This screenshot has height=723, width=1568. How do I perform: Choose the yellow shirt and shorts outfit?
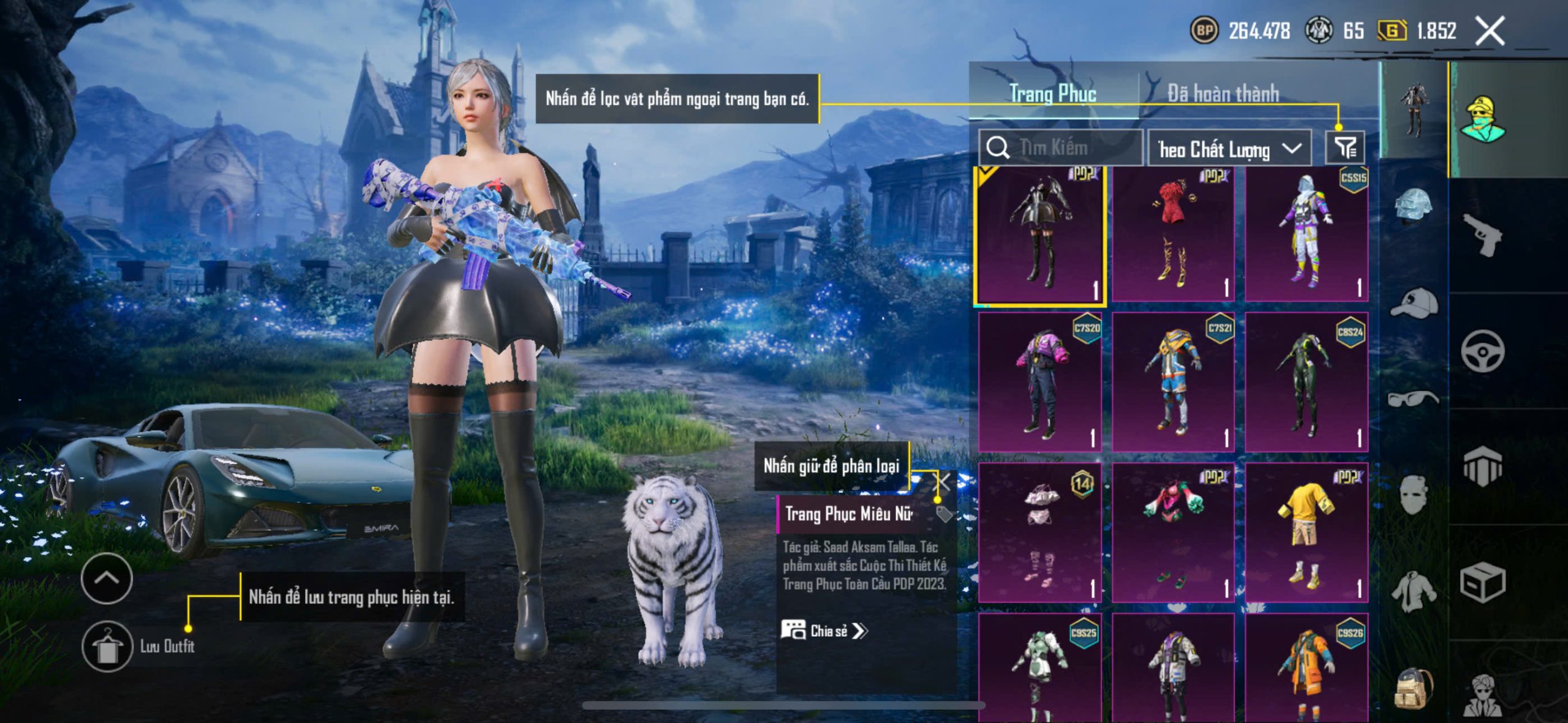(1306, 533)
